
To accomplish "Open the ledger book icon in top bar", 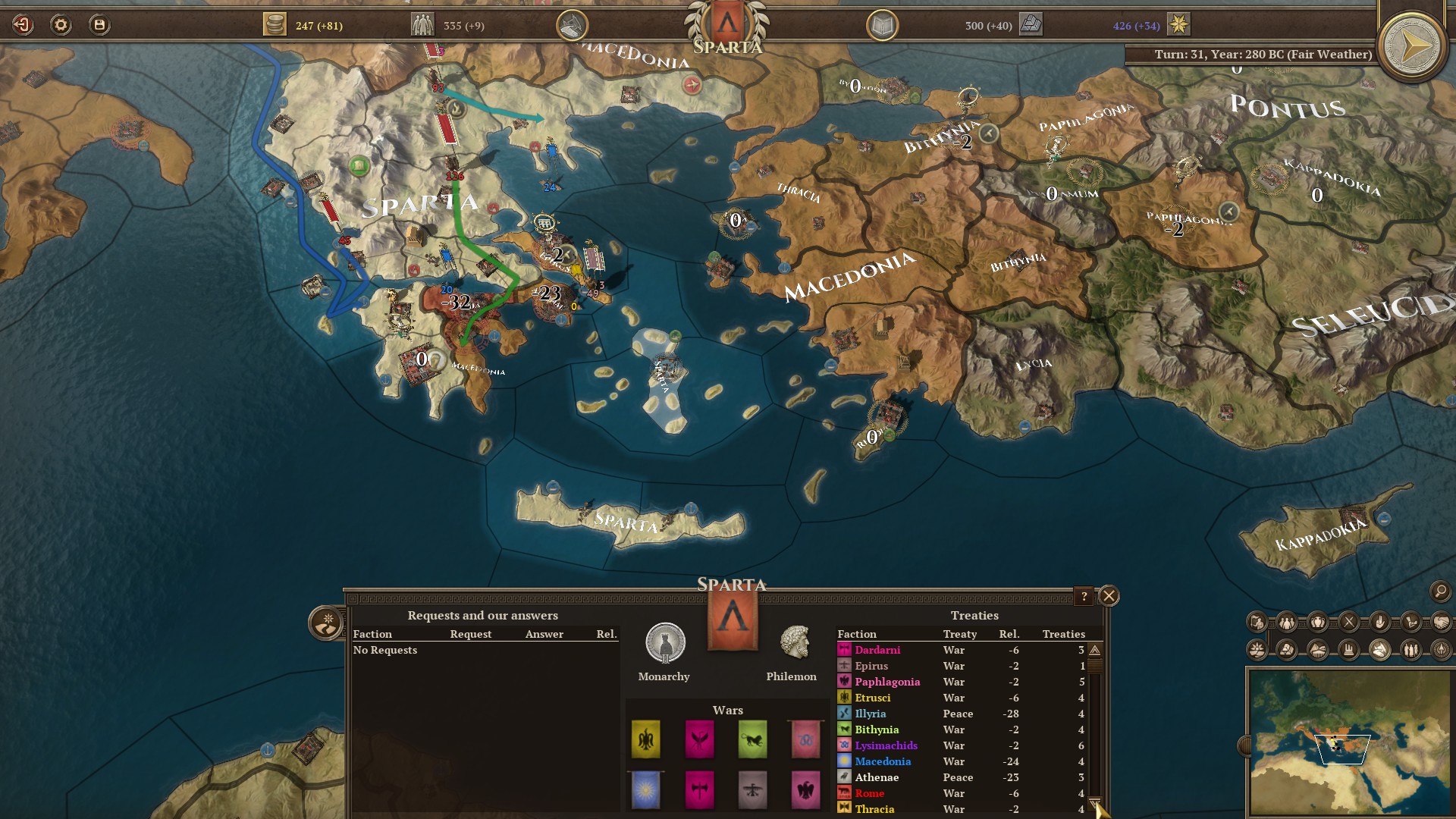I will click(x=884, y=24).
